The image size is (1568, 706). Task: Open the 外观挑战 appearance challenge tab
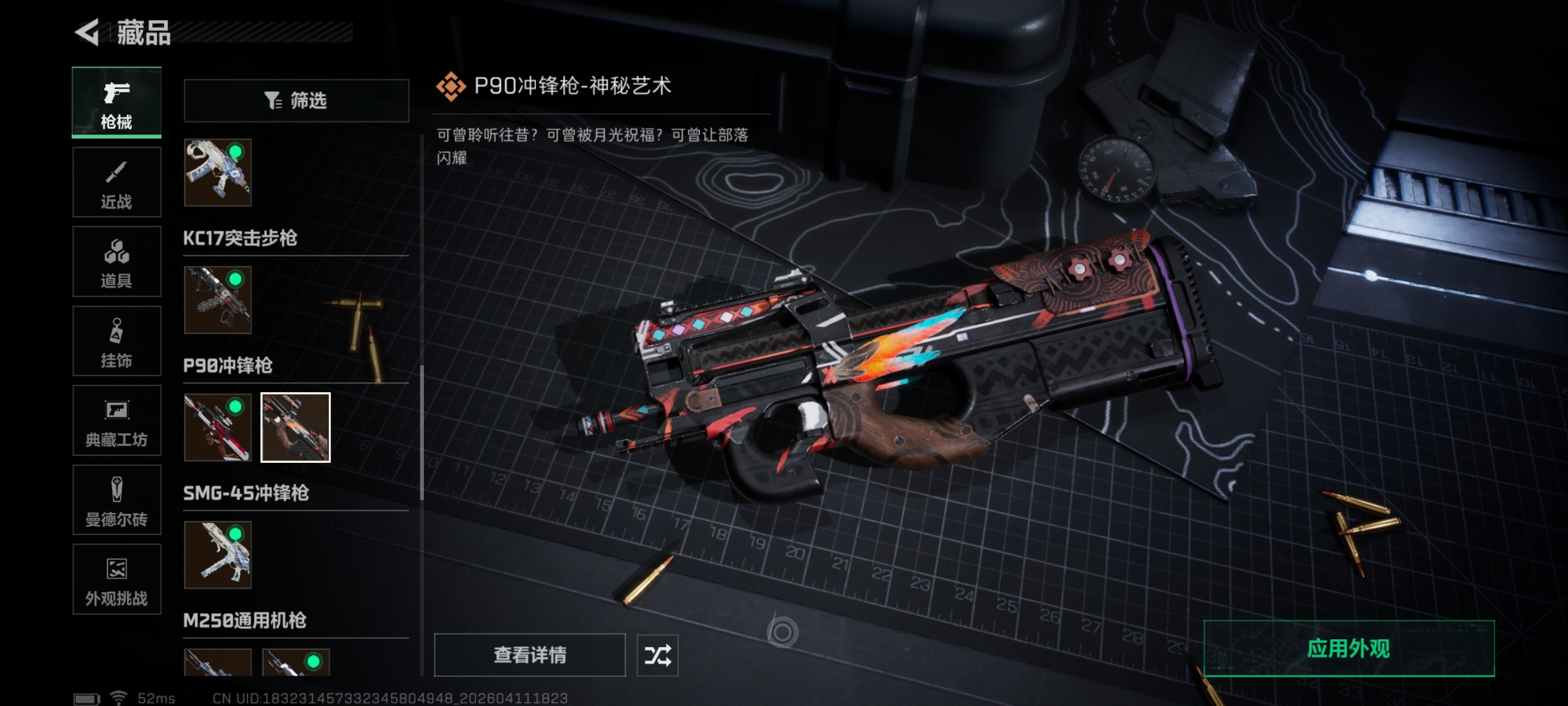116,579
